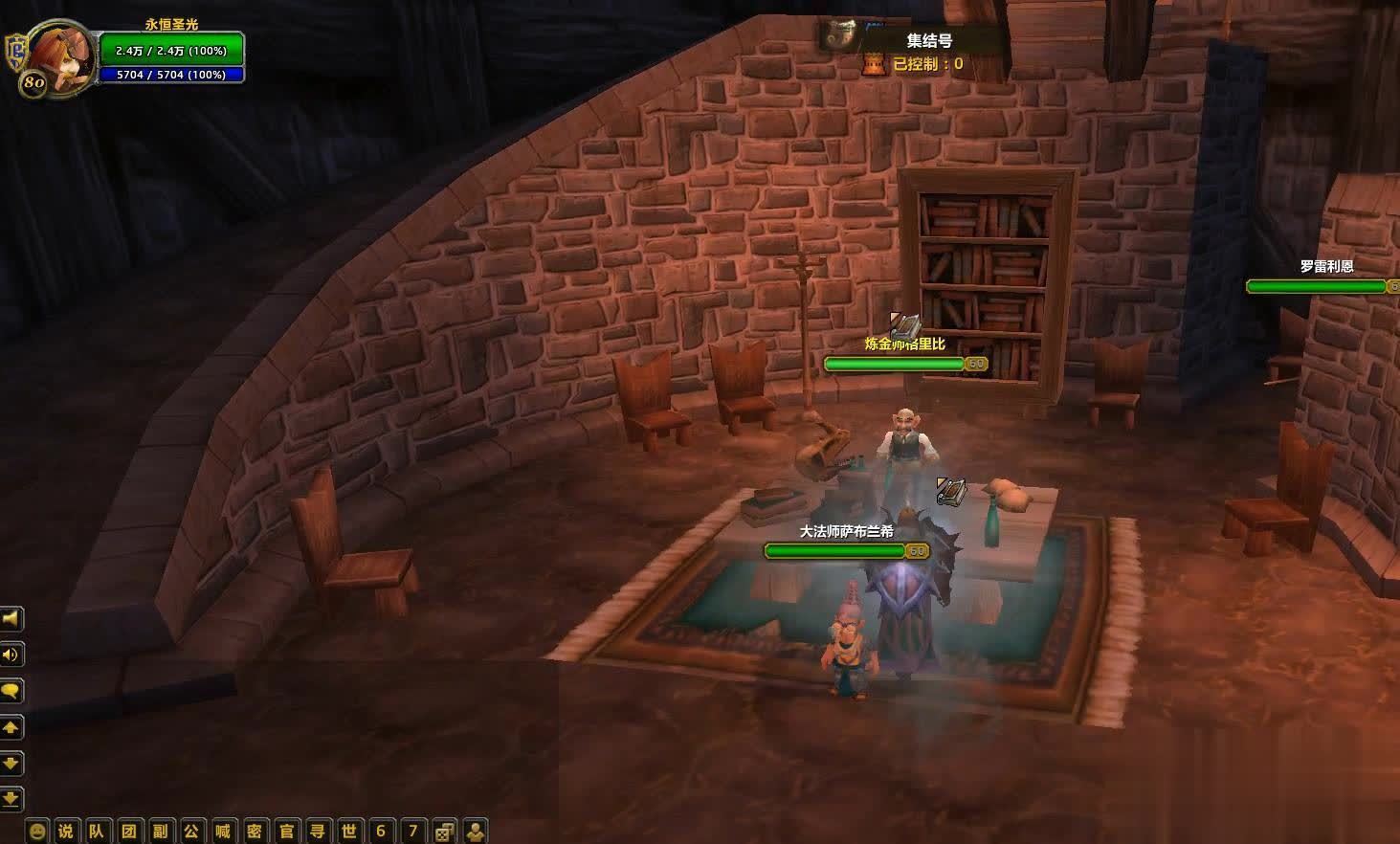The image size is (1400, 844).
Task: Select the 说 (Say) chat channel button
Action: click(x=65, y=831)
